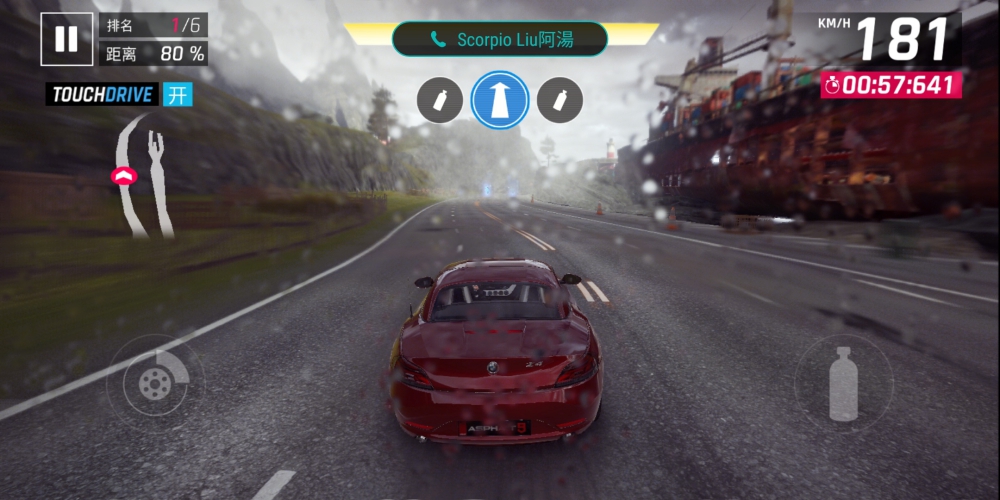Toggle the TouchDrive switch
The height and width of the screenshot is (500, 1000).
pyautogui.click(x=178, y=95)
